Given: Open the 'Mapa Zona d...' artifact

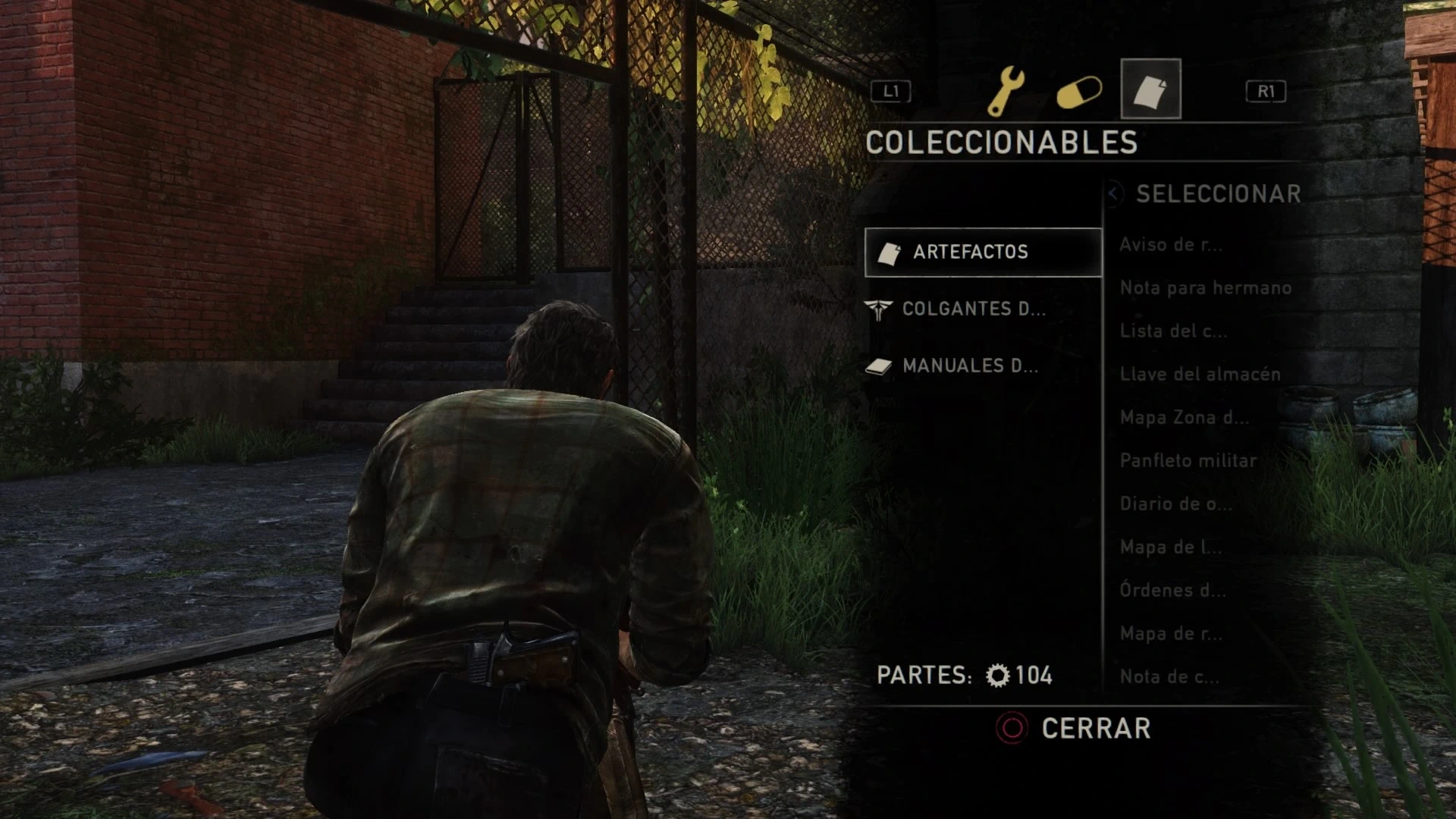Looking at the screenshot, I should click(x=1184, y=418).
